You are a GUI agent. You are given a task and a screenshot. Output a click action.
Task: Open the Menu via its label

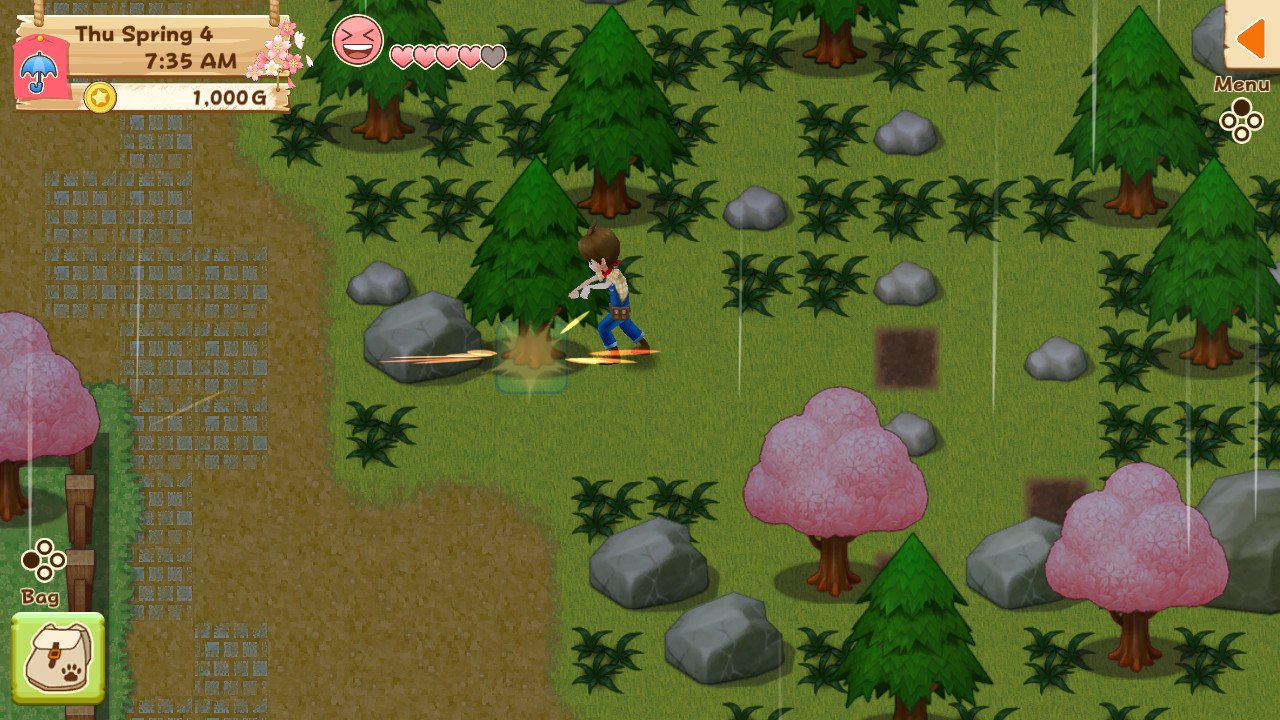coord(1243,86)
